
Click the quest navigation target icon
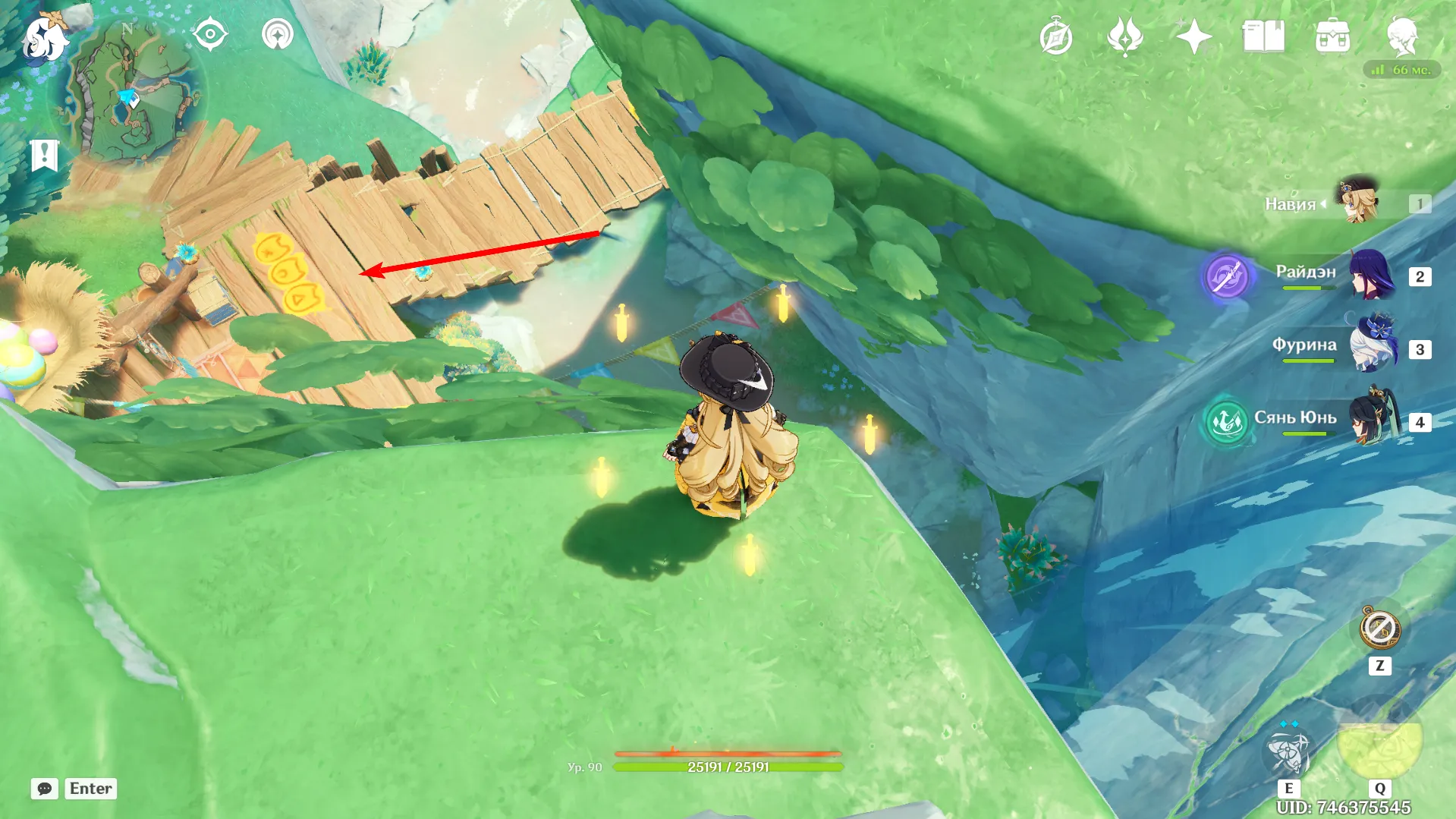(209, 35)
